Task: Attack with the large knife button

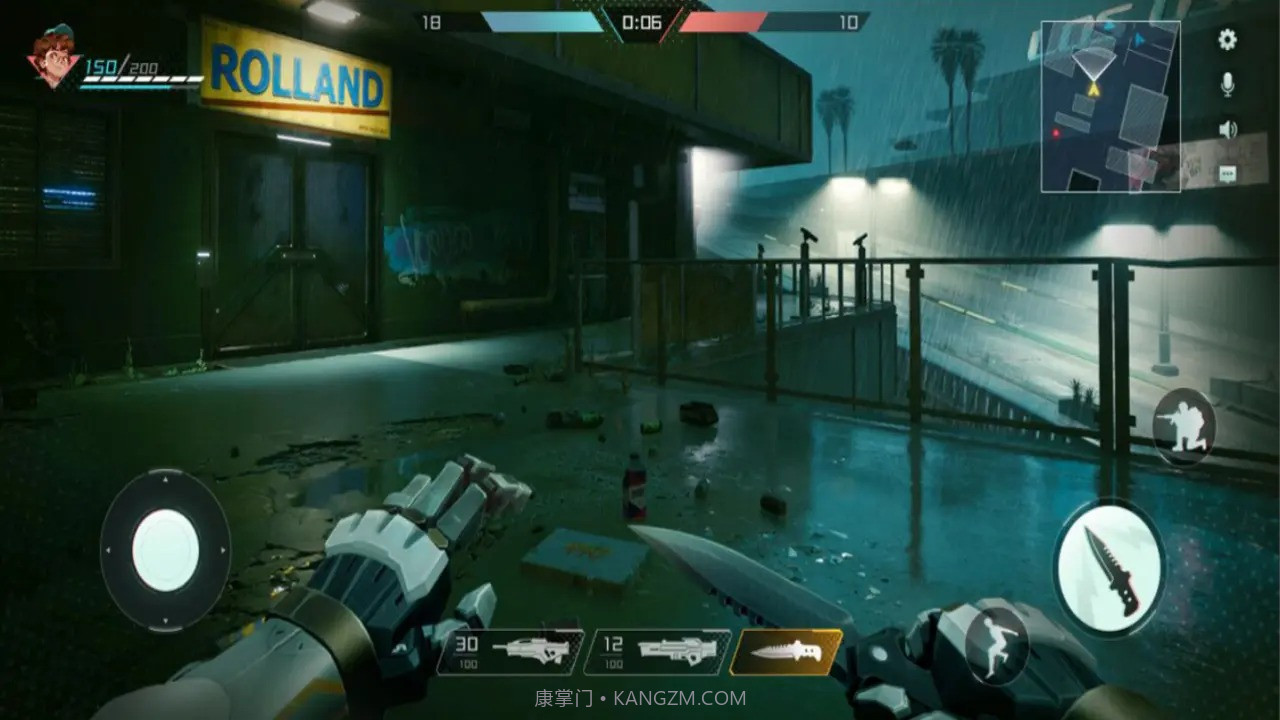Action: point(1109,565)
